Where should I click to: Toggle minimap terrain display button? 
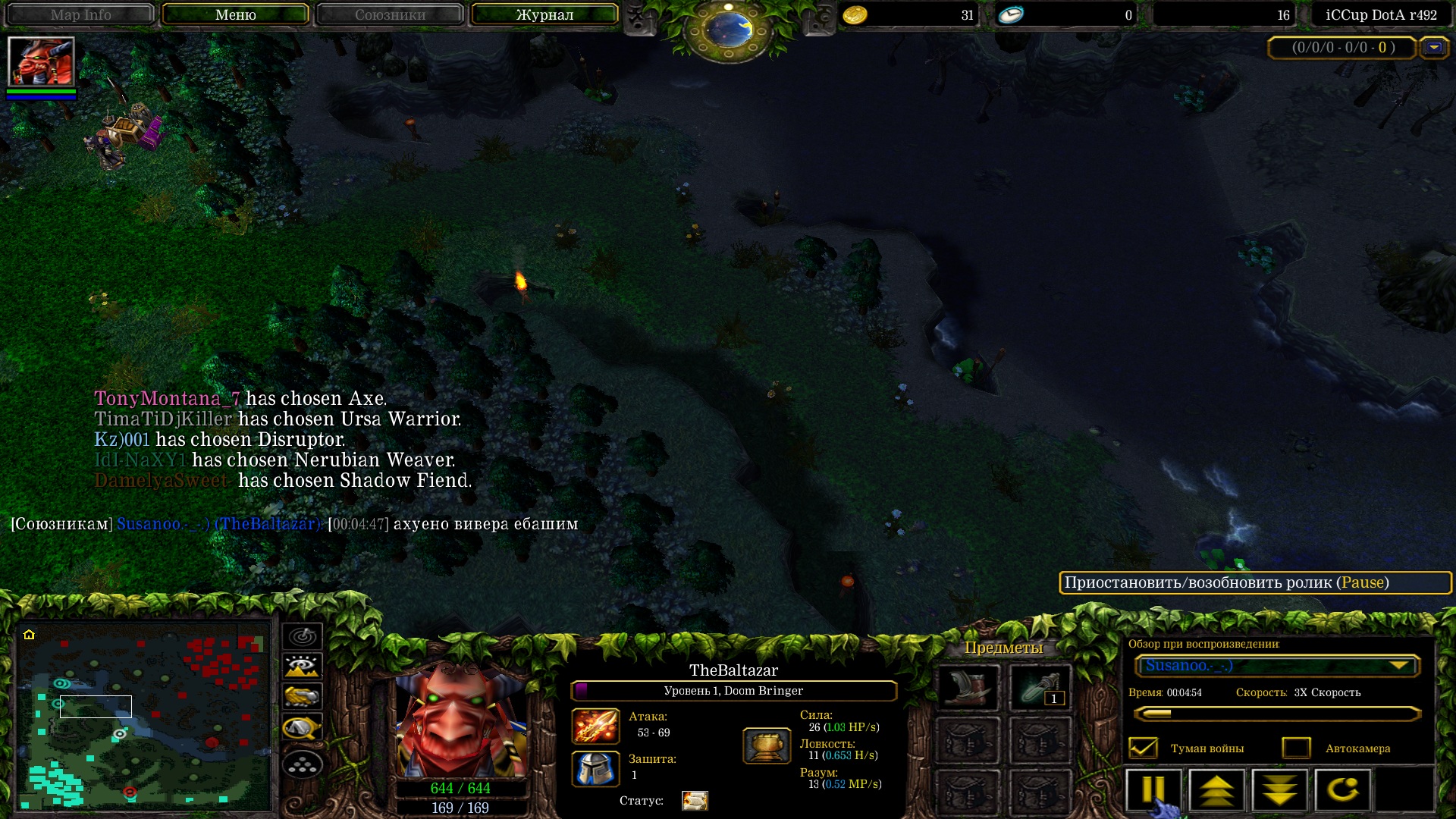tap(303, 667)
